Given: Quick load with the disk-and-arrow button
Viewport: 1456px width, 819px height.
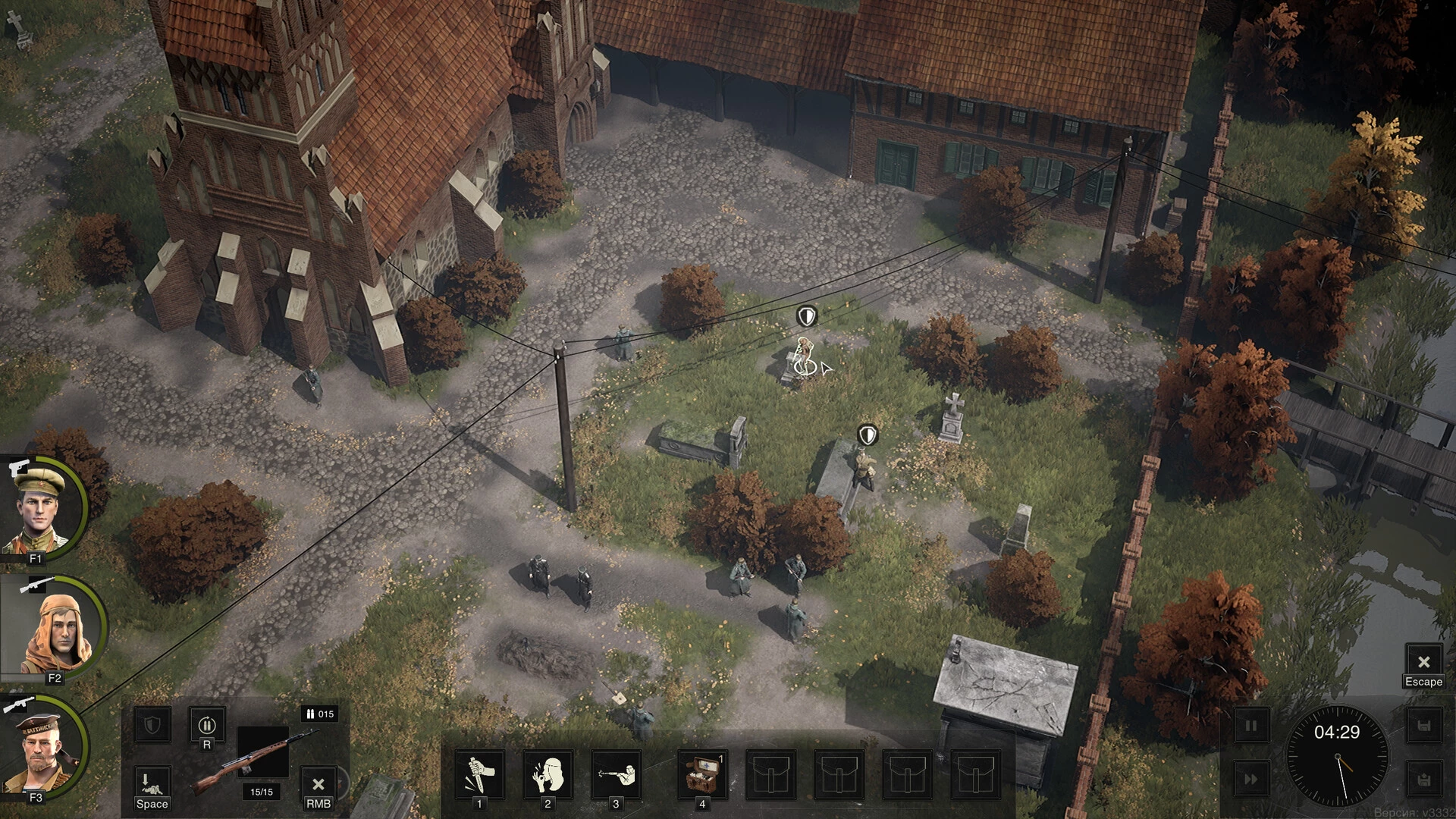Looking at the screenshot, I should pyautogui.click(x=1423, y=780).
